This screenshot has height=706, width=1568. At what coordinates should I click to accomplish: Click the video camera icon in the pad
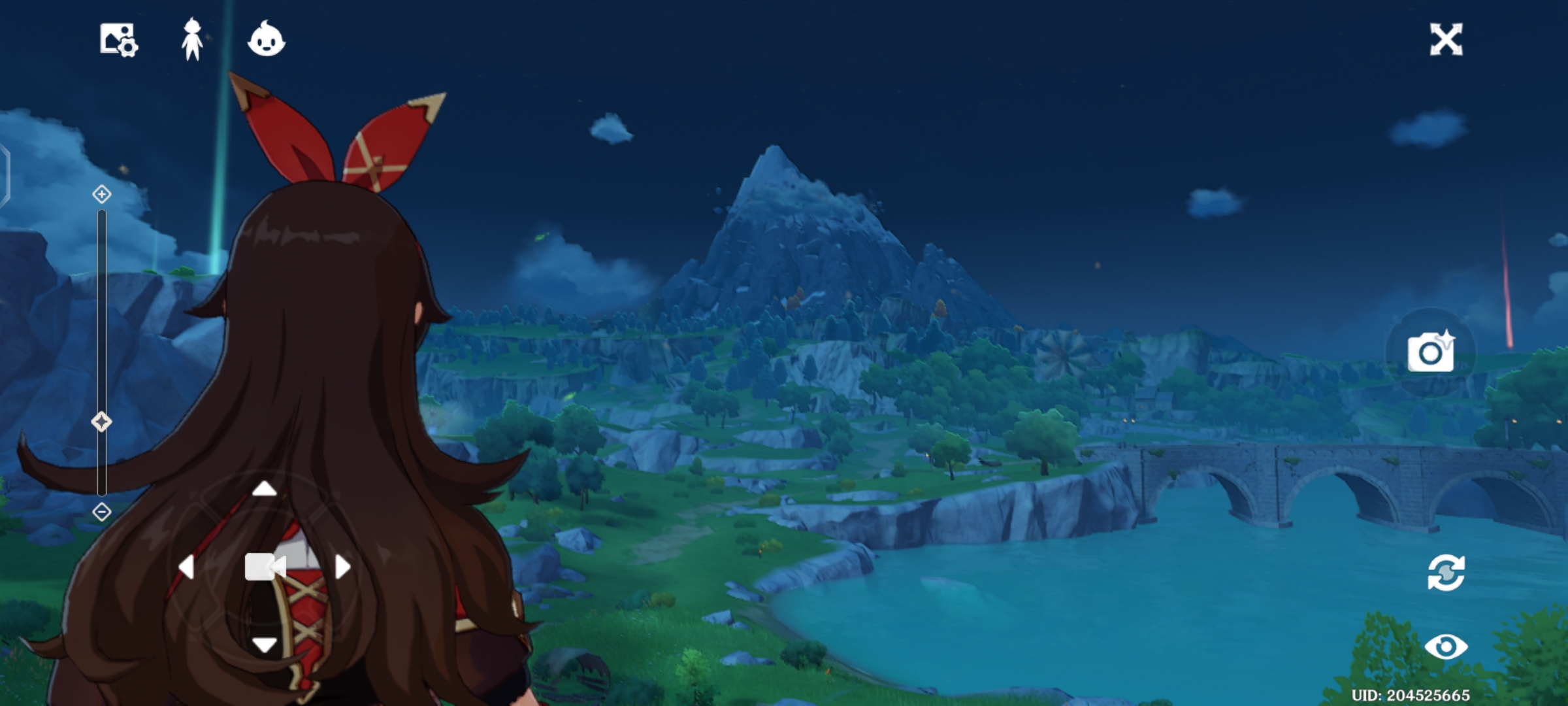[x=265, y=567]
